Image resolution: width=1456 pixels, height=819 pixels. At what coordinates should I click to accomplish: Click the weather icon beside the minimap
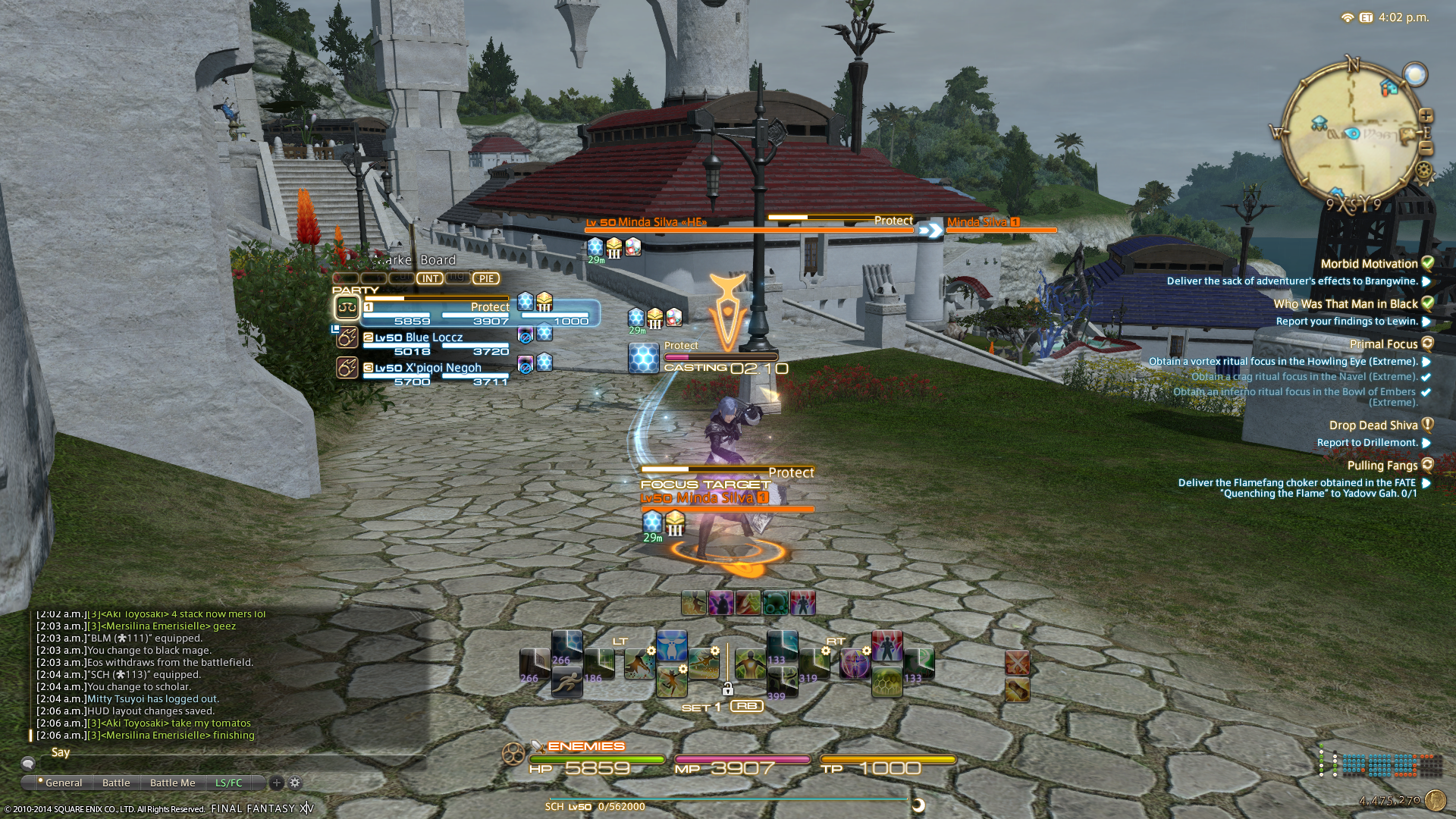(1415, 74)
